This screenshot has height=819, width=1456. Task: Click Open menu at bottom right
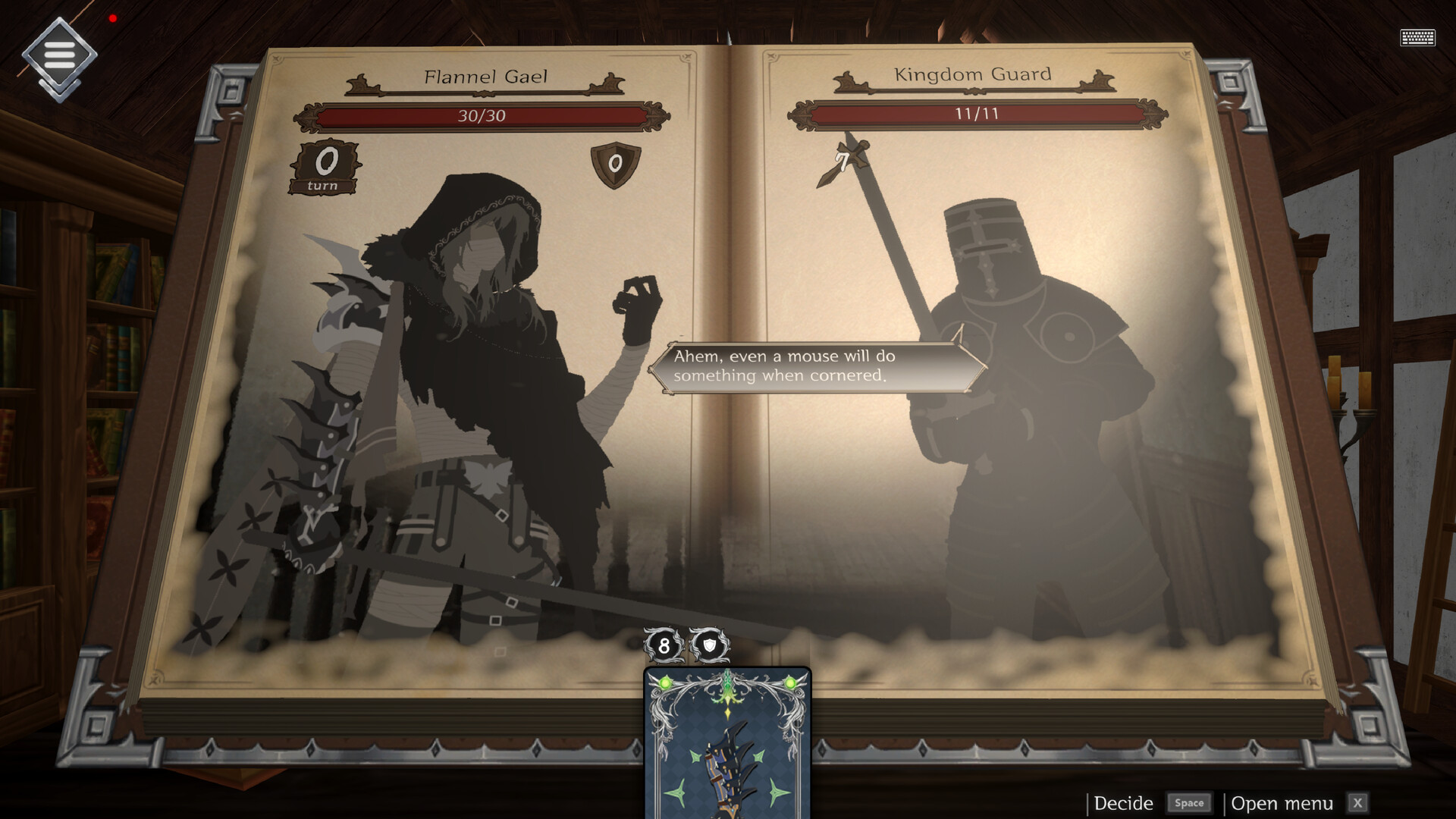tap(1284, 802)
